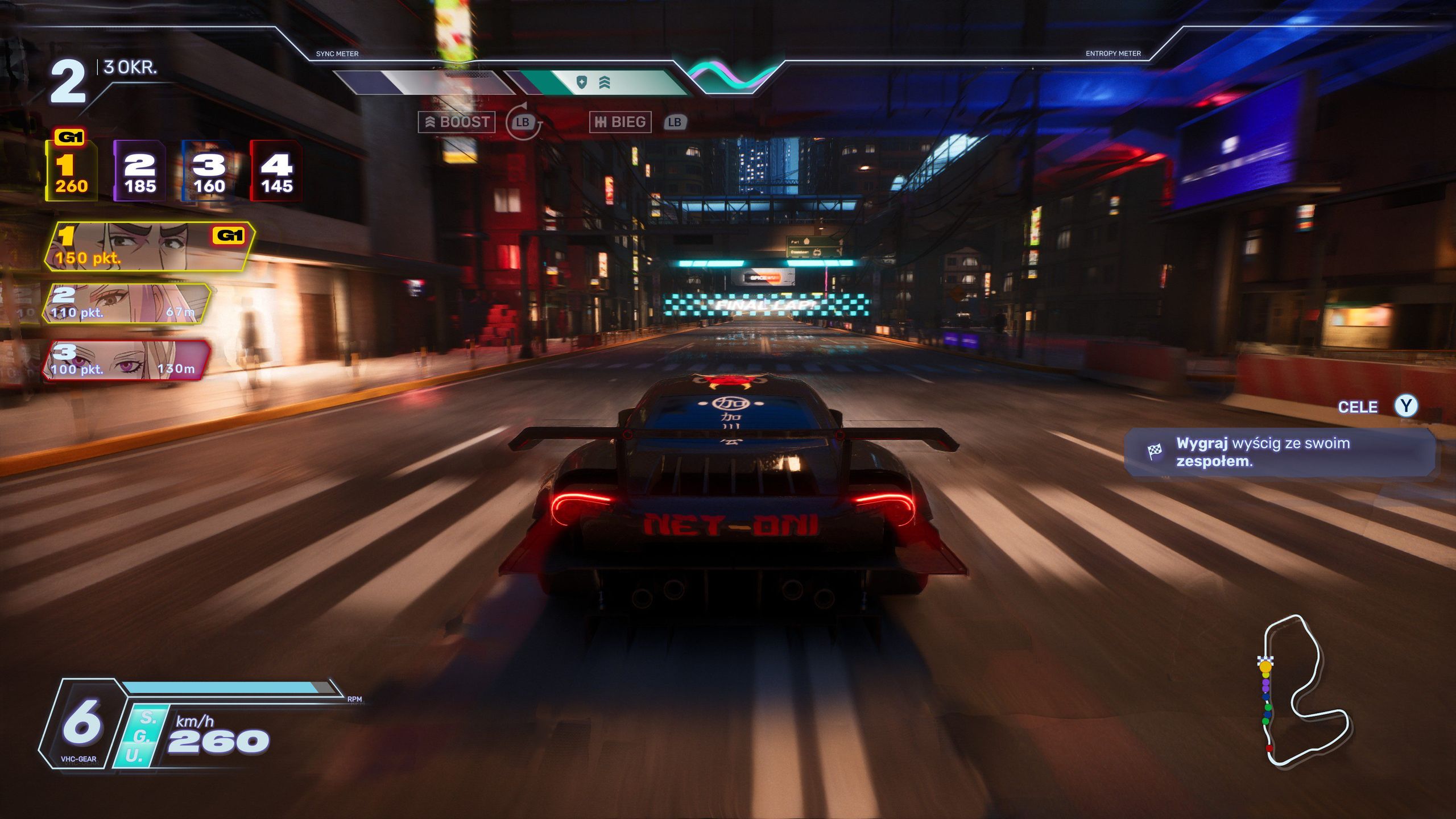Select the first-place driver card with 150 pkt.
Viewport: 1456px width, 819px height.
[x=149, y=246]
